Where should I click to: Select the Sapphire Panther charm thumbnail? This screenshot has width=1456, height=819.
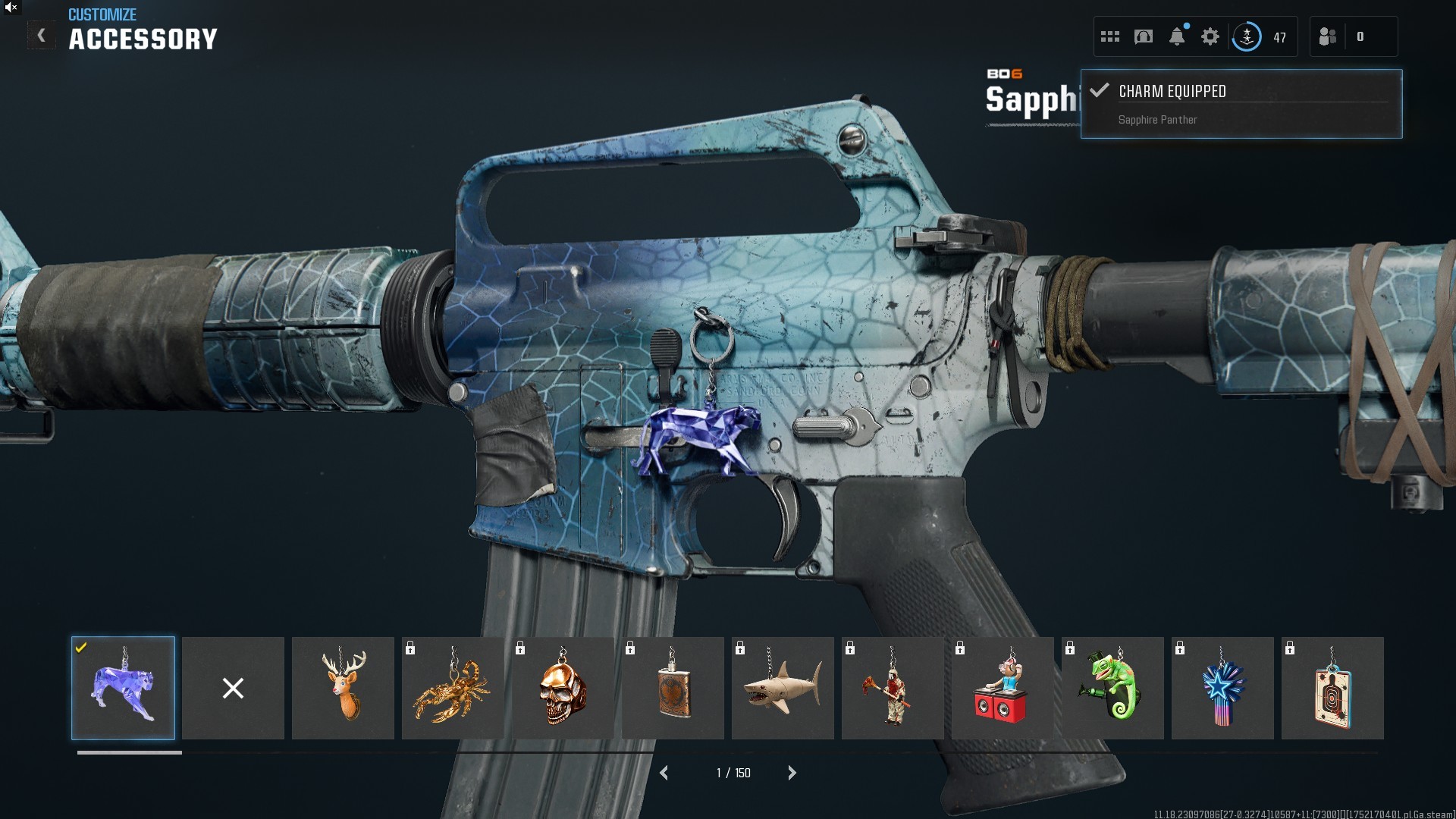click(x=123, y=688)
